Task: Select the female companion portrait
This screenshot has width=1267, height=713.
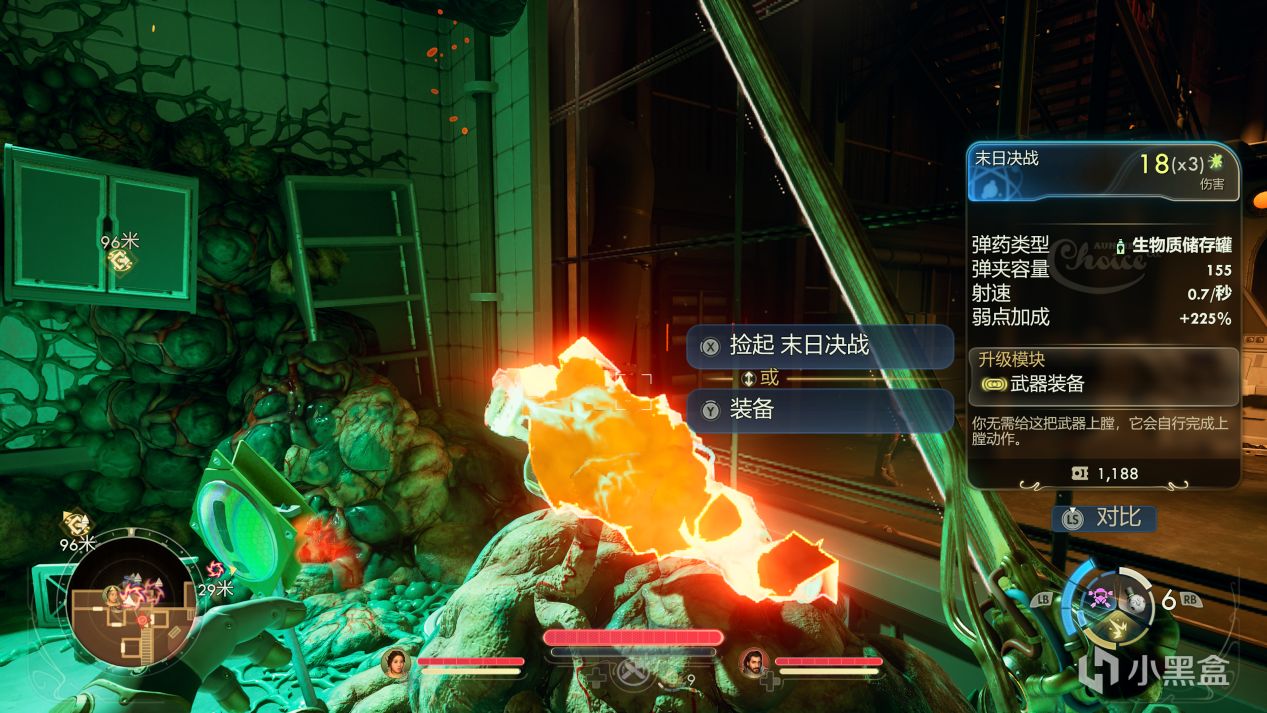Action: pos(397,662)
